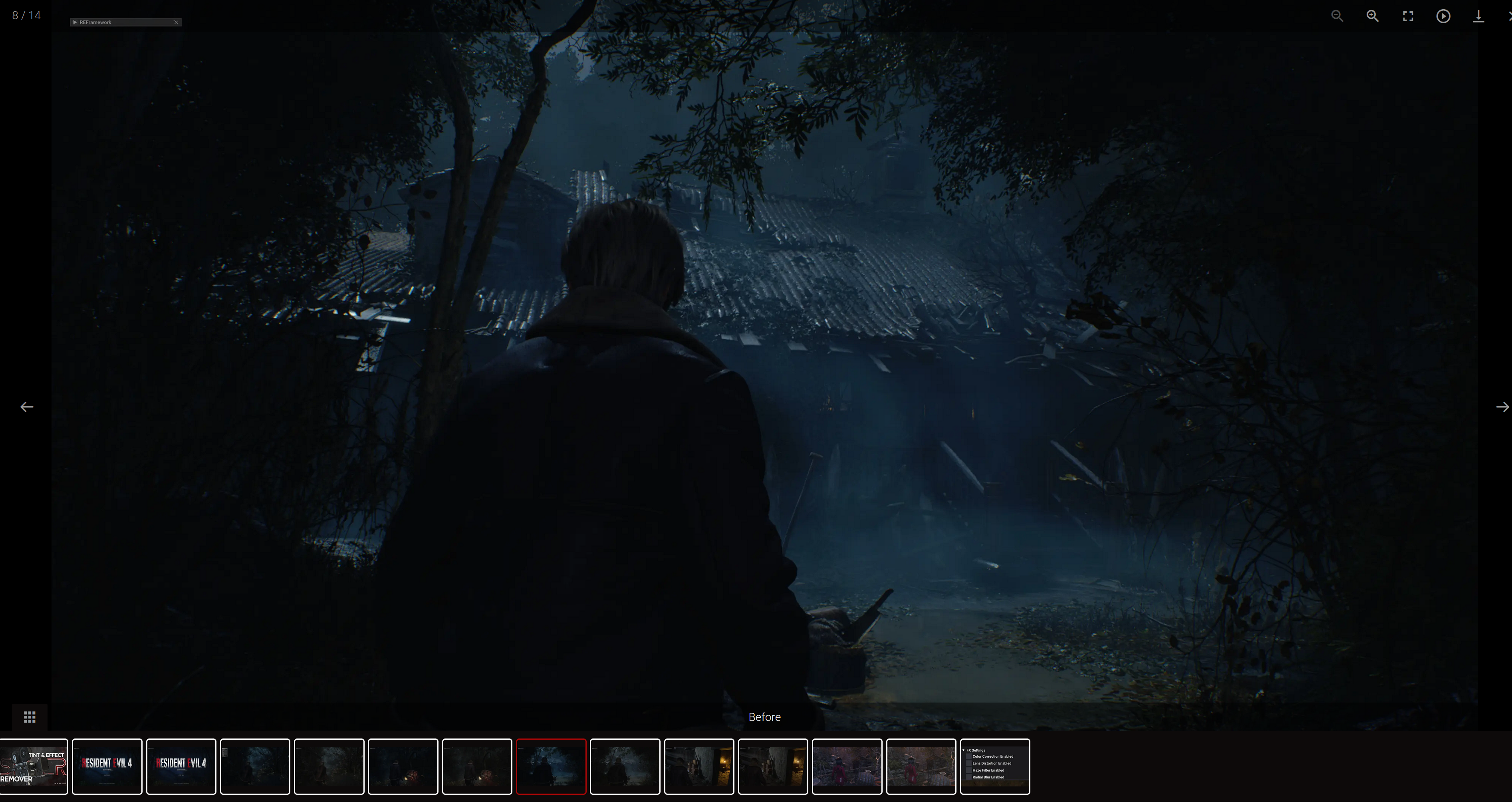Toggle the Color Correction Enabled checkbox
The width and height of the screenshot is (1512, 802).
[969, 757]
